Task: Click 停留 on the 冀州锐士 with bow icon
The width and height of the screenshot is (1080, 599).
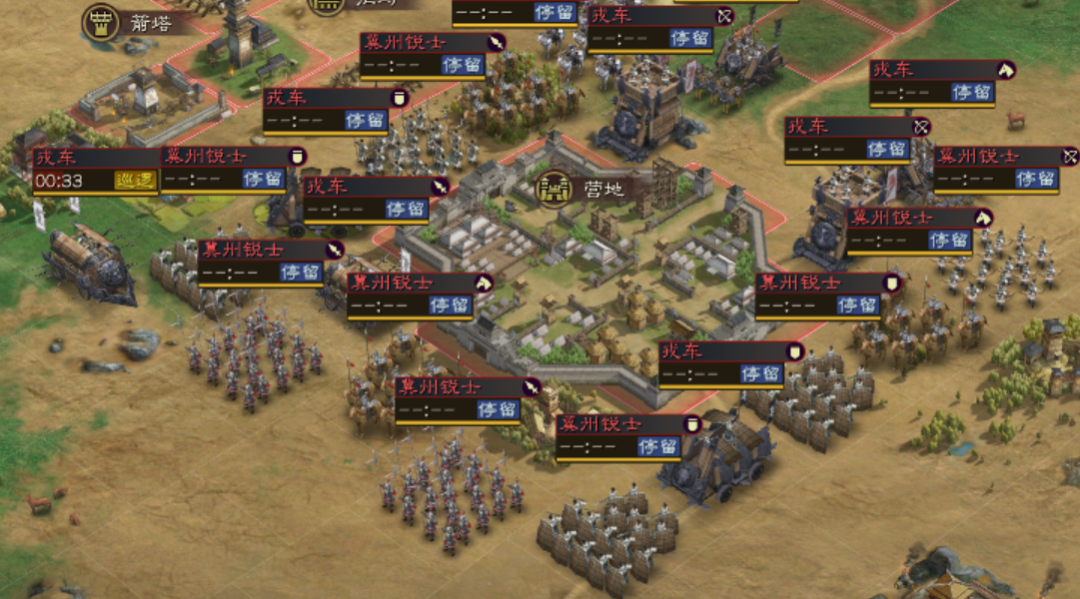Action: click(x=1036, y=179)
